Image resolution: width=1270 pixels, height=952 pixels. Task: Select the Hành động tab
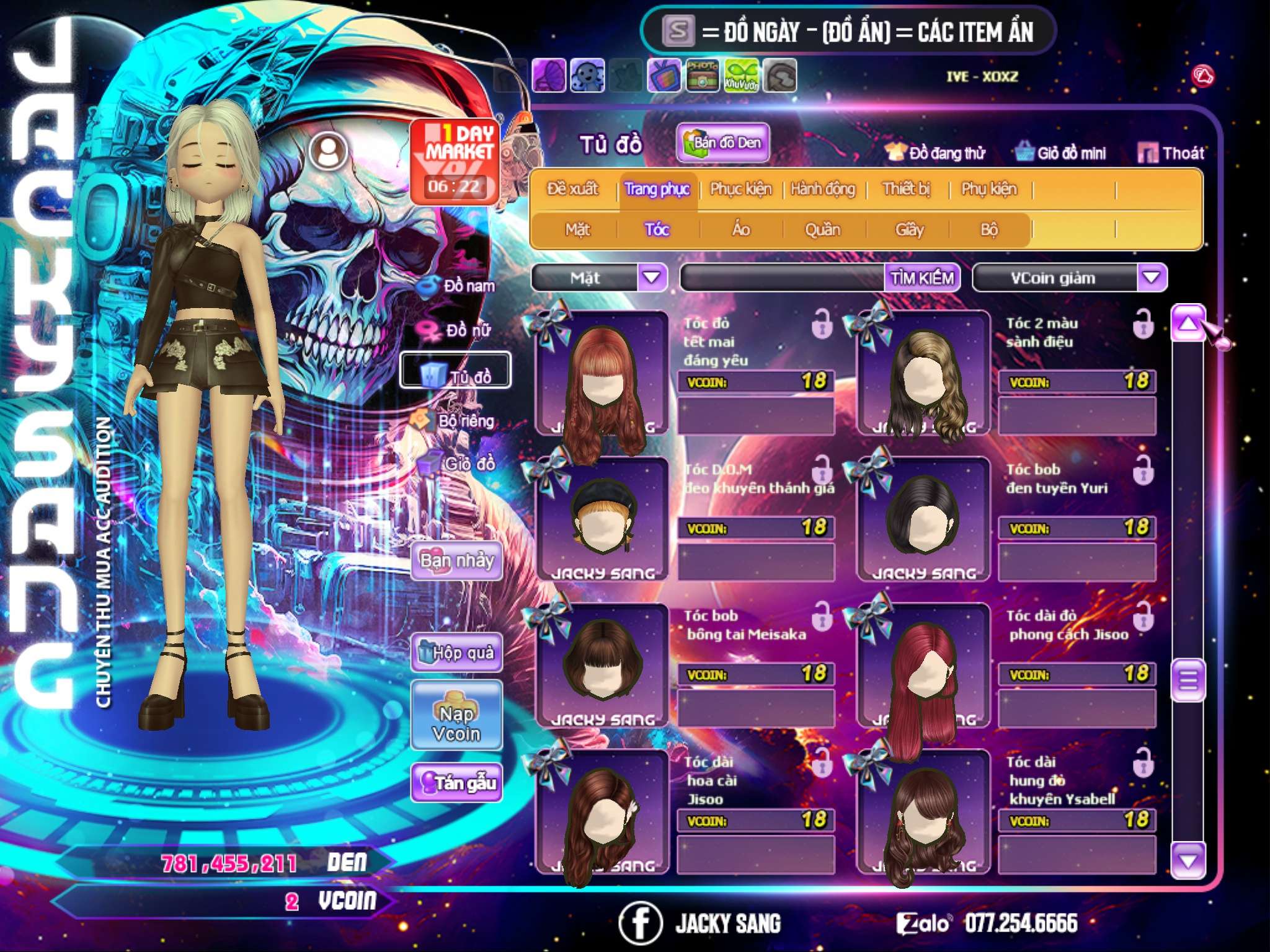823,189
